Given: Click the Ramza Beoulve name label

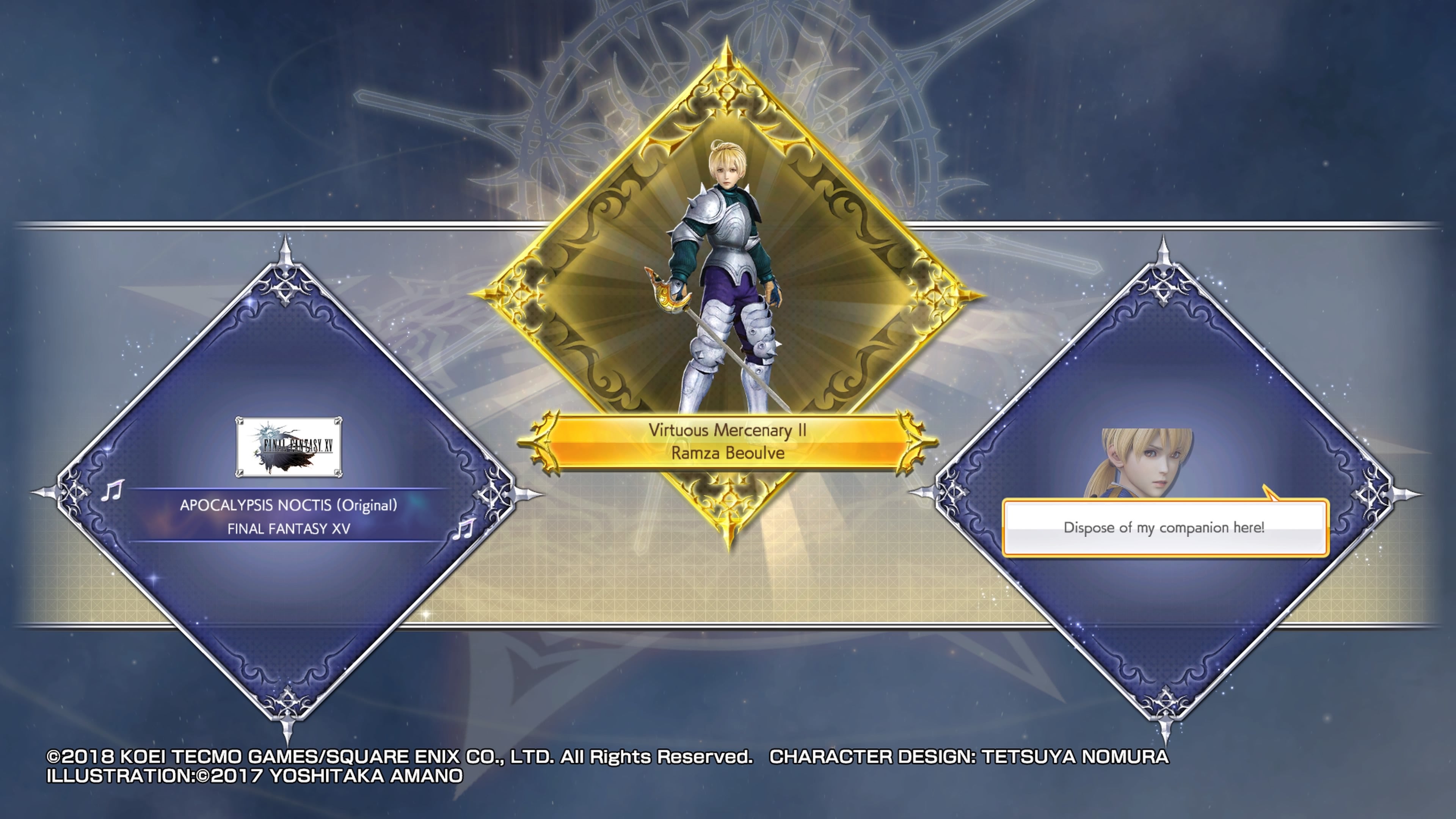Looking at the screenshot, I should (x=728, y=454).
